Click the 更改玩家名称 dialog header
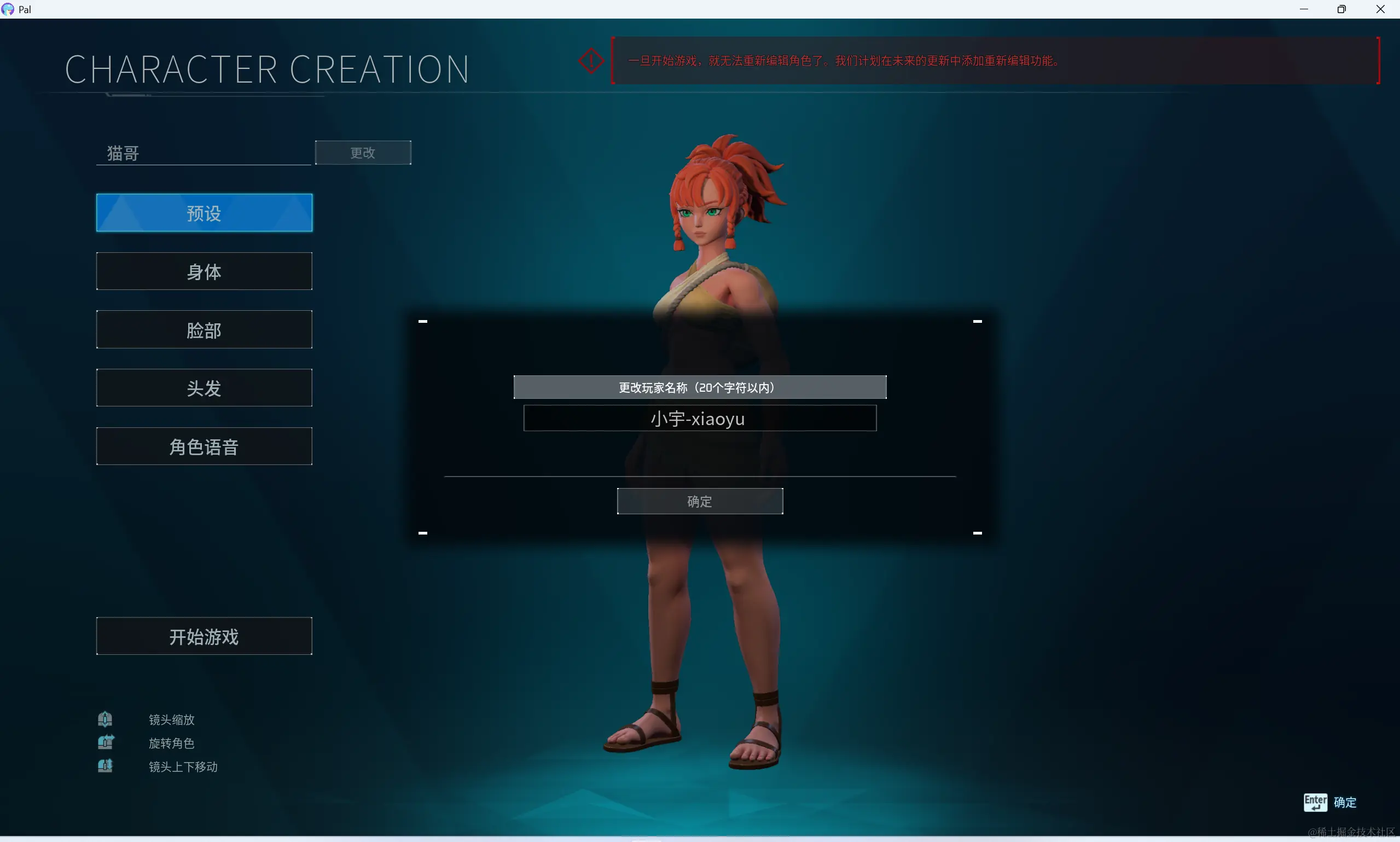The height and width of the screenshot is (842, 1400). 699,387
